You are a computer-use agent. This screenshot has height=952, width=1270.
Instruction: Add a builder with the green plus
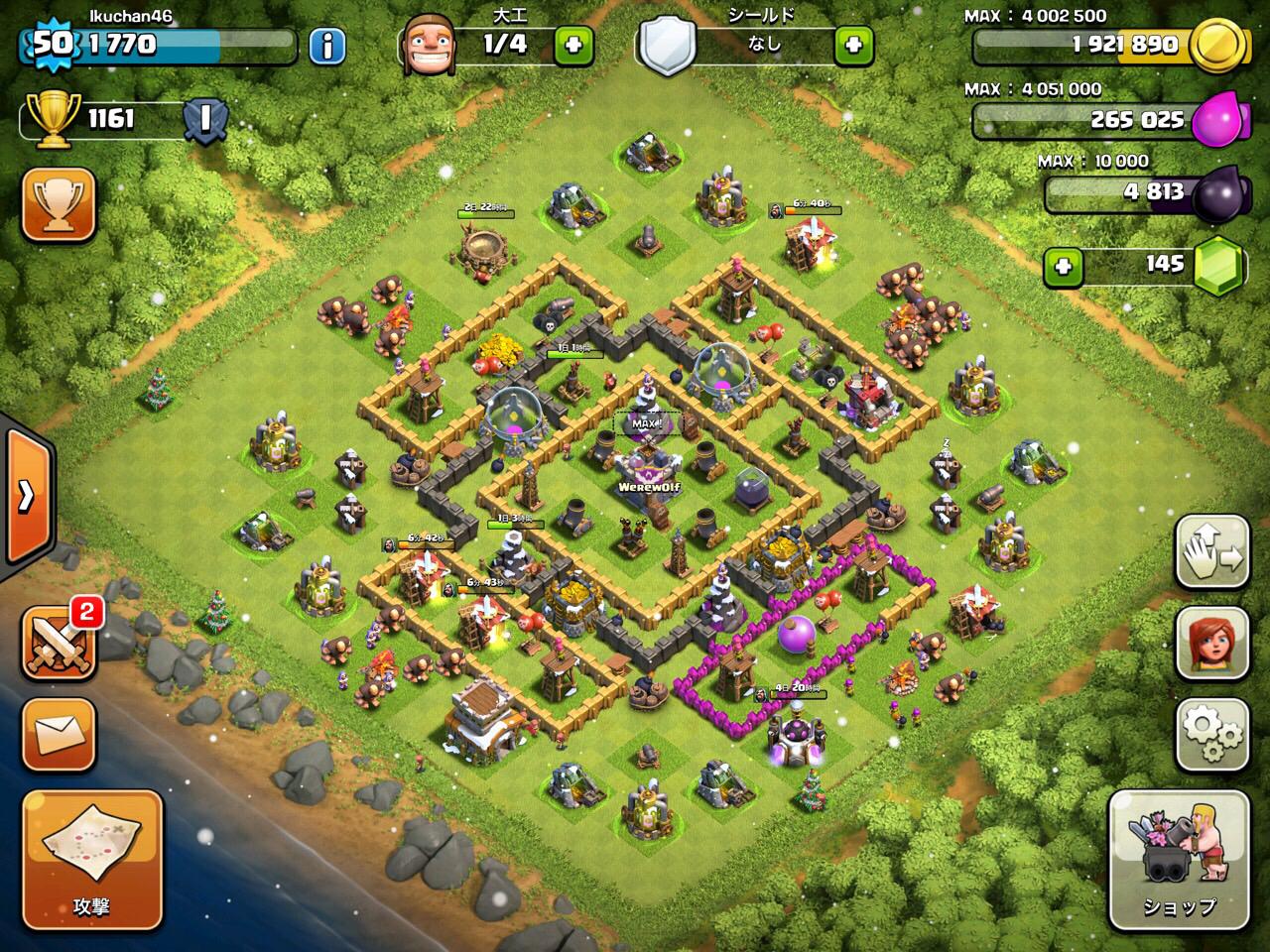[572, 45]
